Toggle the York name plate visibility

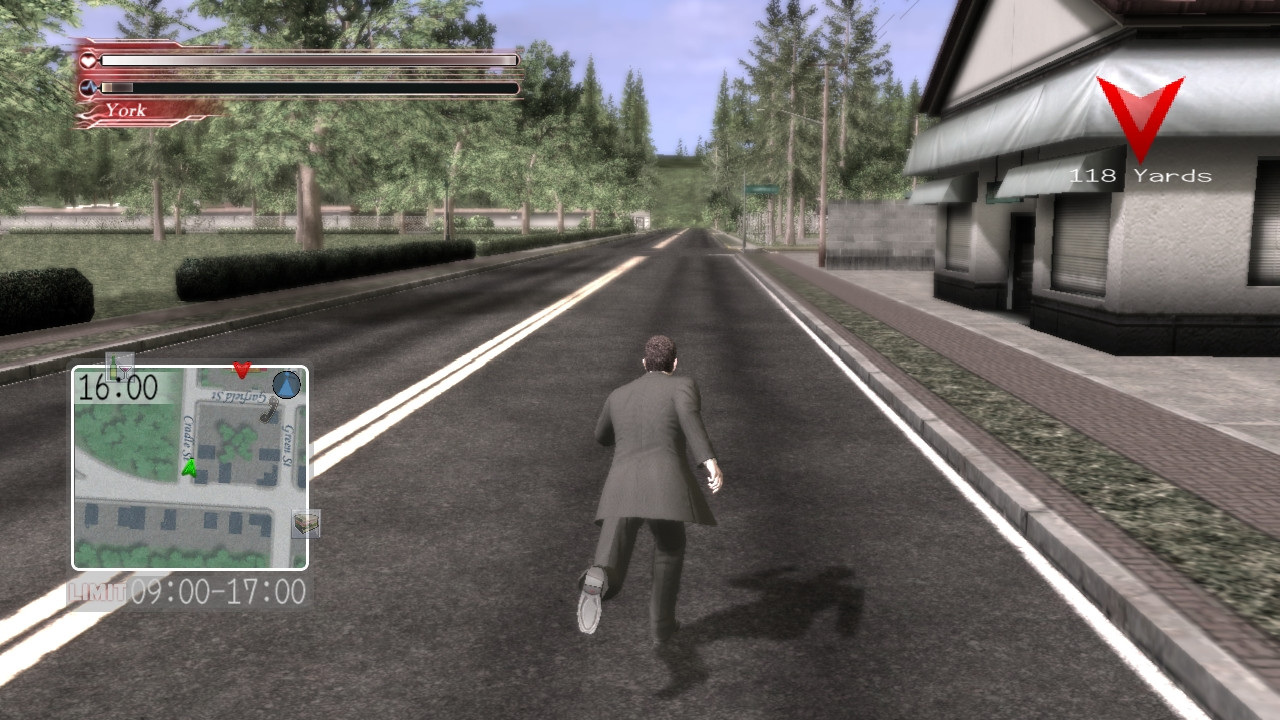click(127, 109)
